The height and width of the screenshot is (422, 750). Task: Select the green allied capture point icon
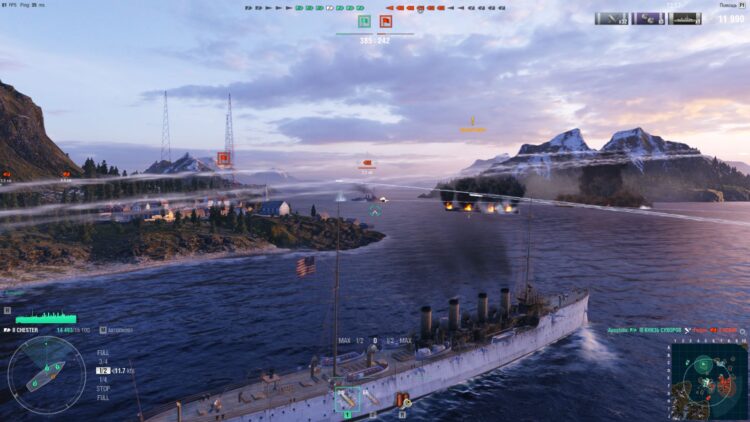pyautogui.click(x=364, y=21)
